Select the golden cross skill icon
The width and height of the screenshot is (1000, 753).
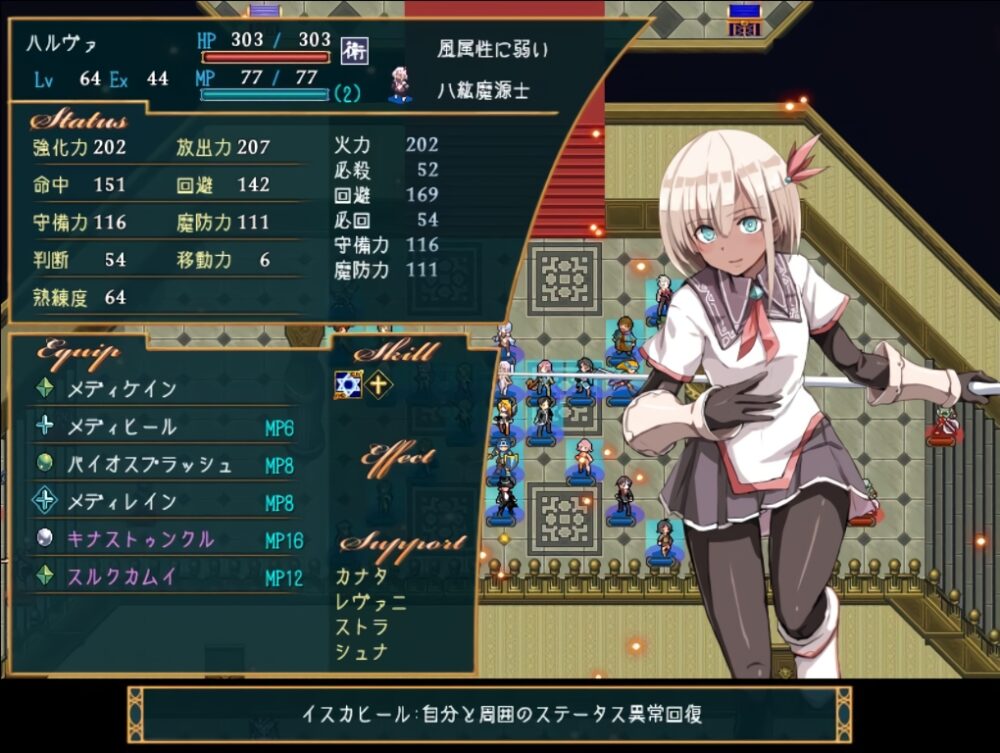(x=379, y=385)
